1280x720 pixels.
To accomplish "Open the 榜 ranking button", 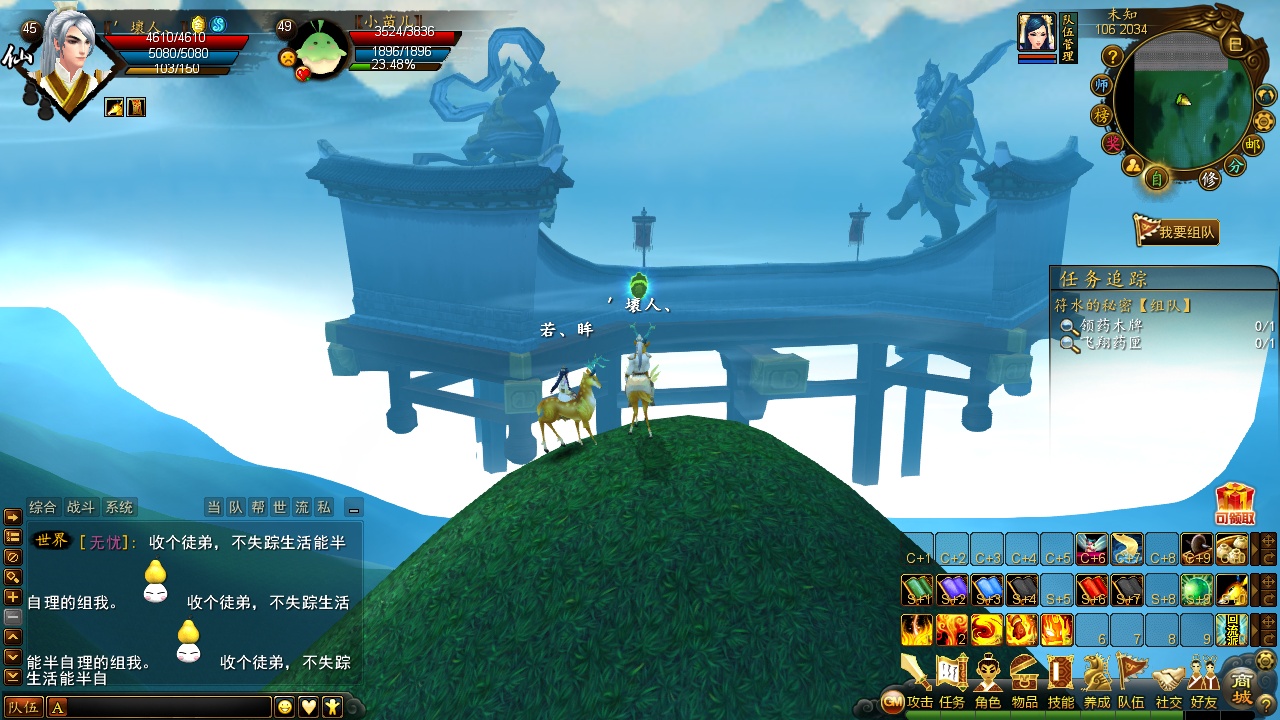I will pos(1102,116).
